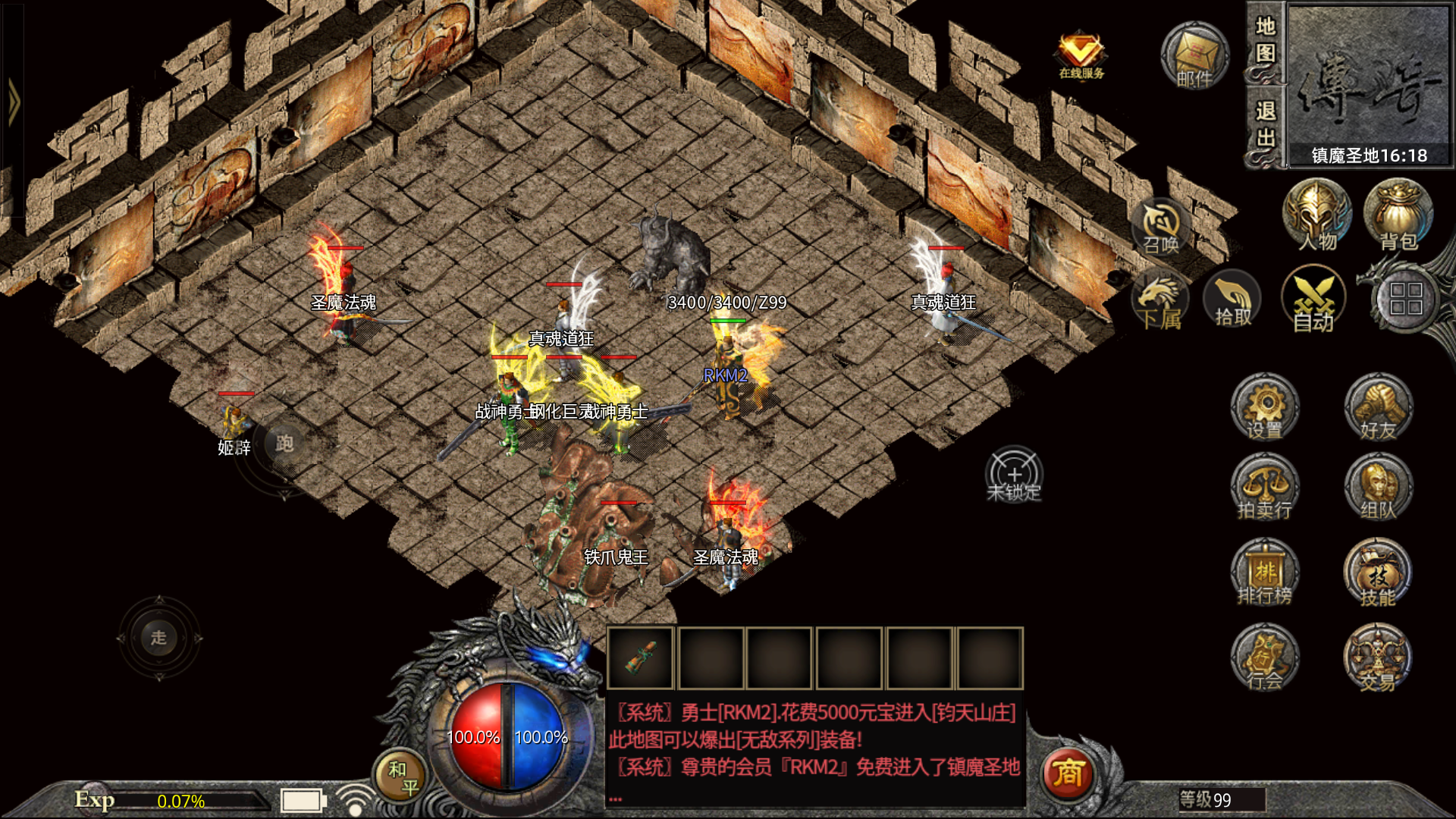Open the 设置 settings menu

click(1264, 407)
